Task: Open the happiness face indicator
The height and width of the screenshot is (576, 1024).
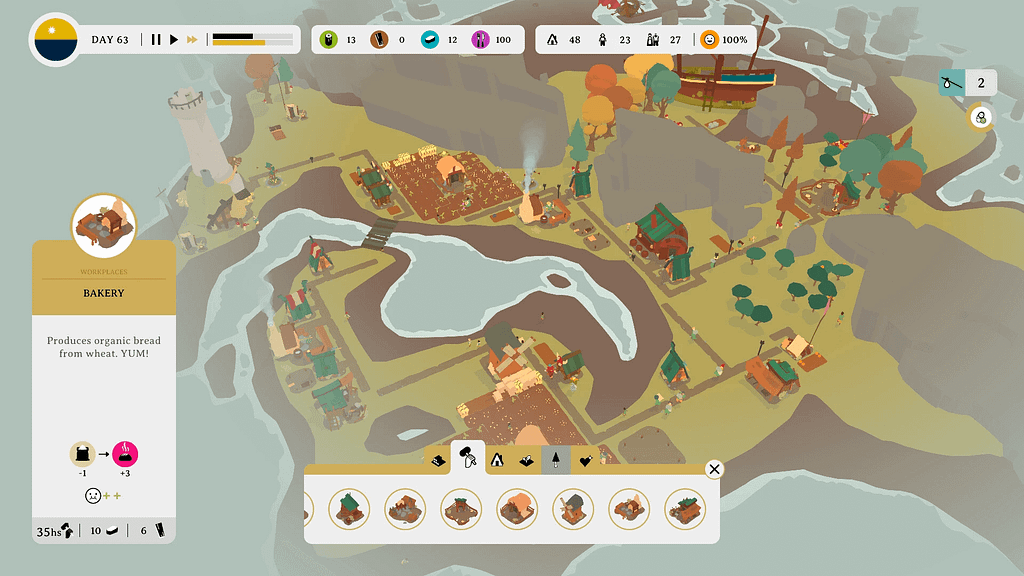Action: [710, 40]
